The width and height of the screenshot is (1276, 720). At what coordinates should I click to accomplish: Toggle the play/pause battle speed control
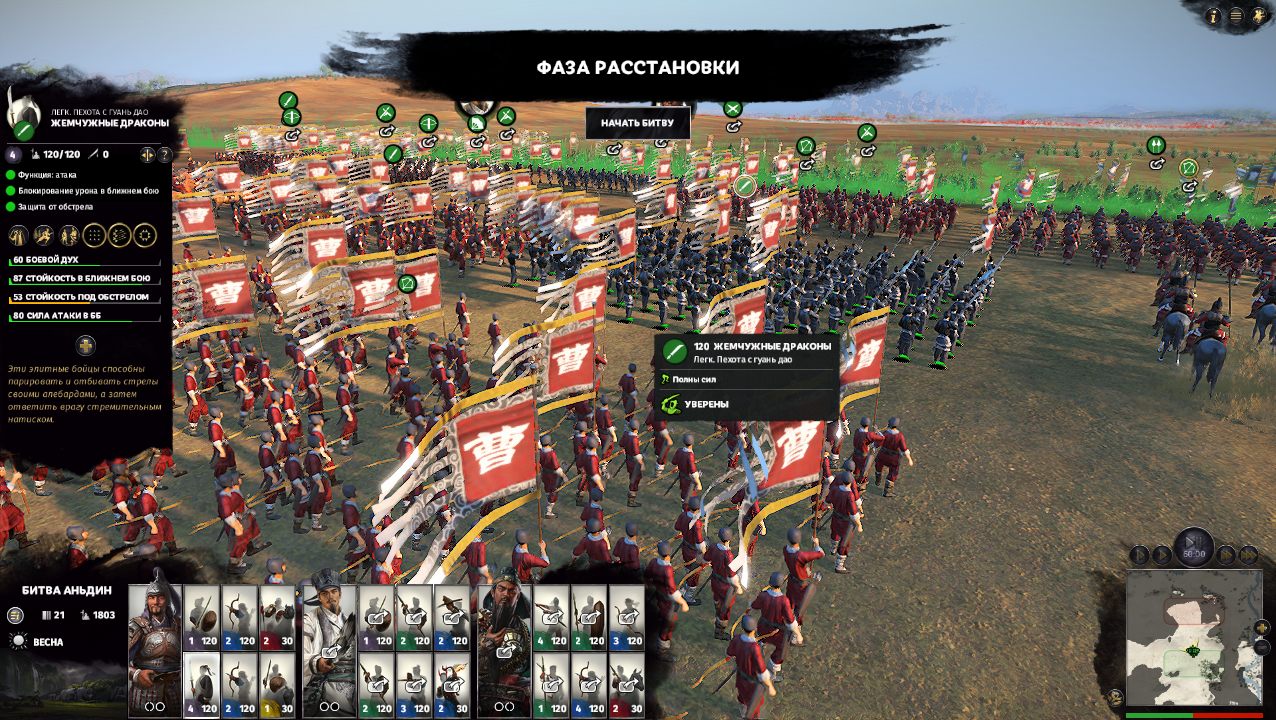[1193, 548]
